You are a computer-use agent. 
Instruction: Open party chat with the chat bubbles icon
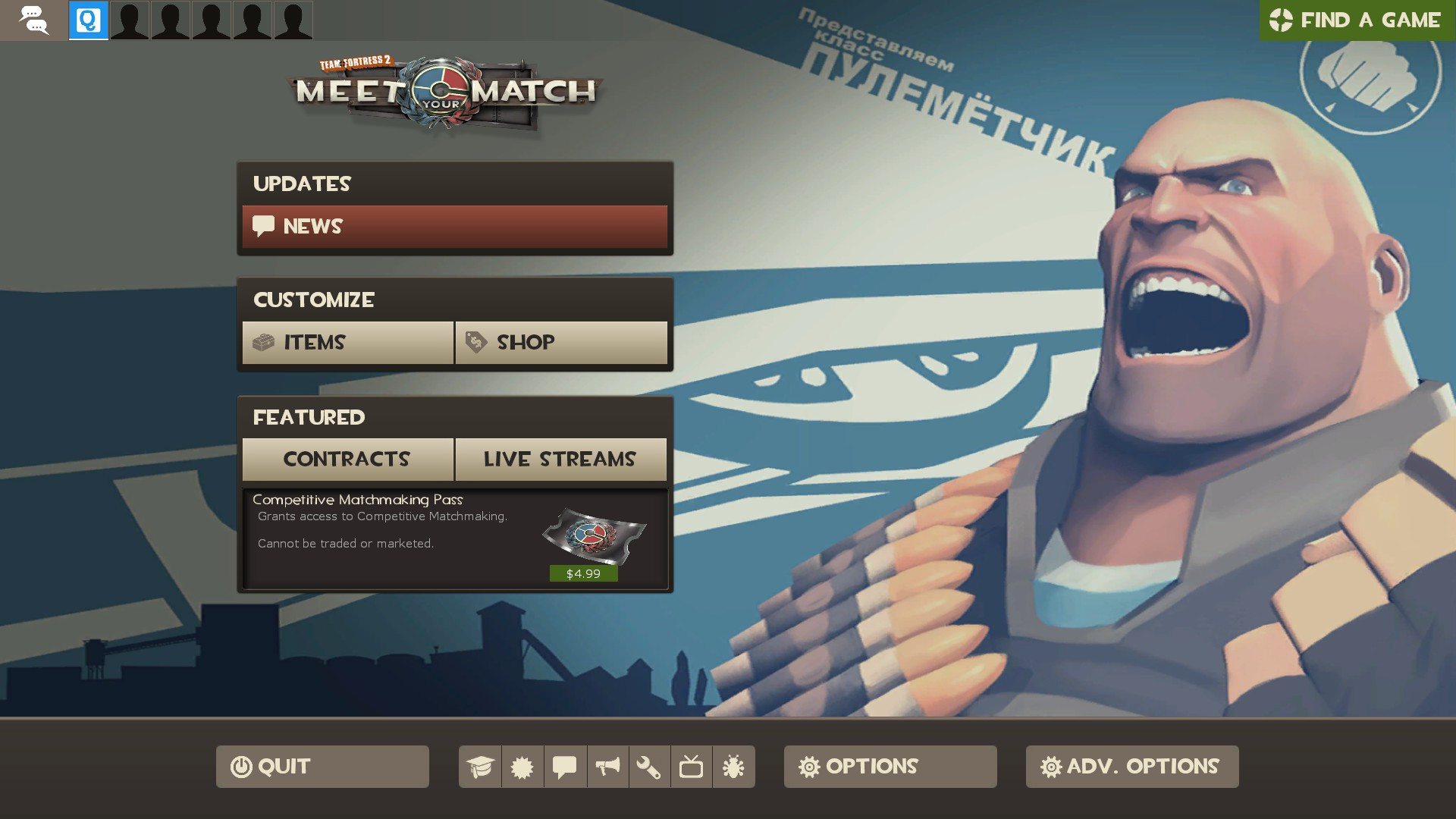tap(33, 20)
